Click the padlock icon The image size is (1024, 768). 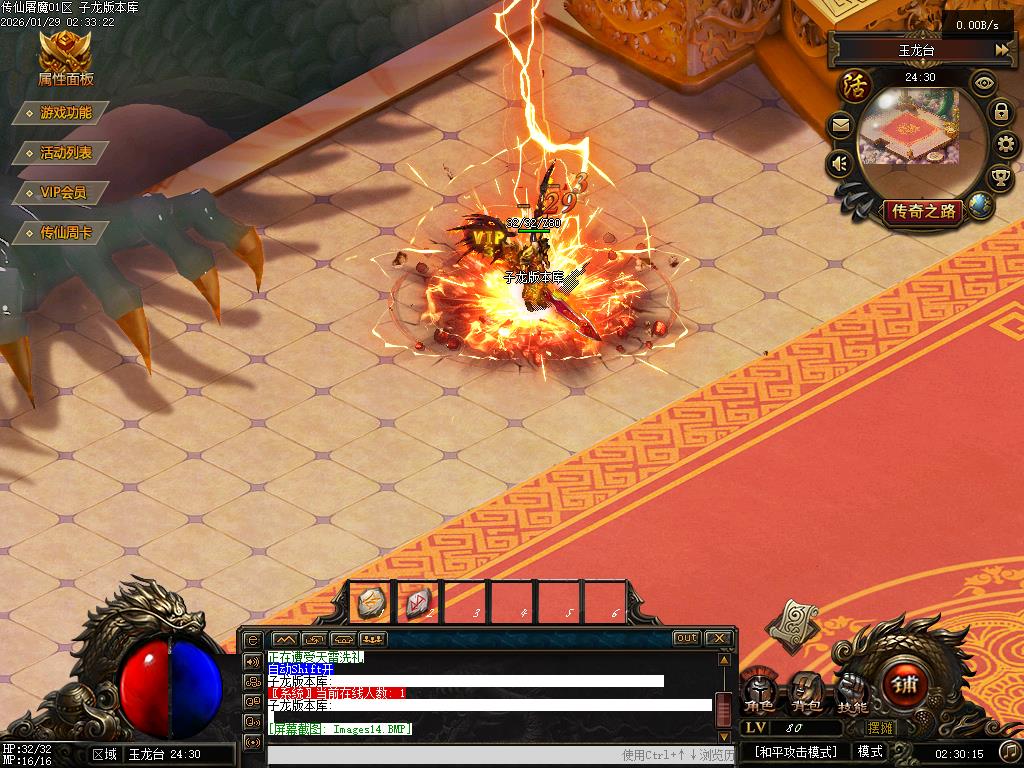tap(1001, 112)
